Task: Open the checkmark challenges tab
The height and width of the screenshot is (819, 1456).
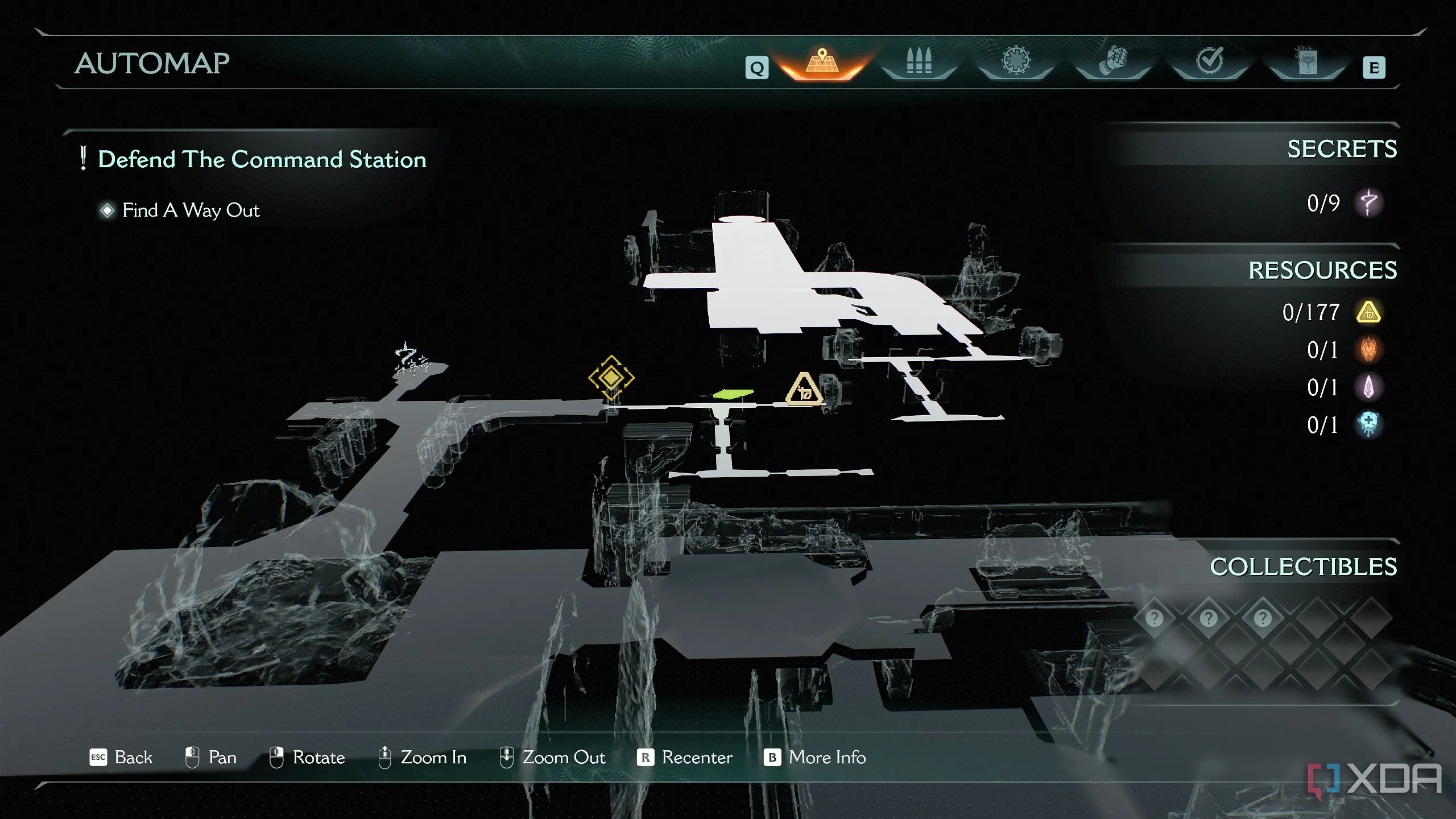Action: 1209,61
